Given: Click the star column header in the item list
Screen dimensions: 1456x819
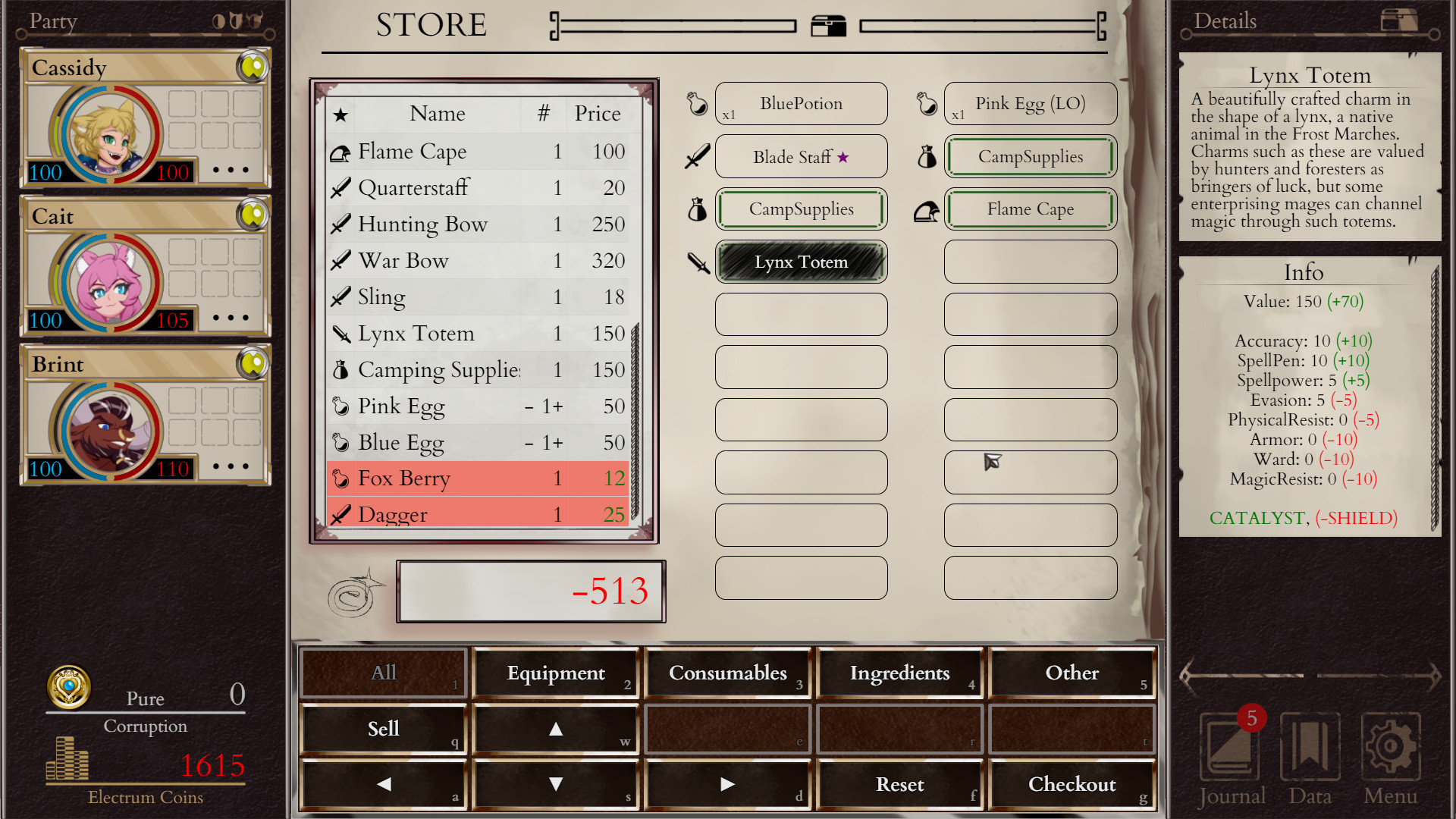Looking at the screenshot, I should [x=340, y=115].
